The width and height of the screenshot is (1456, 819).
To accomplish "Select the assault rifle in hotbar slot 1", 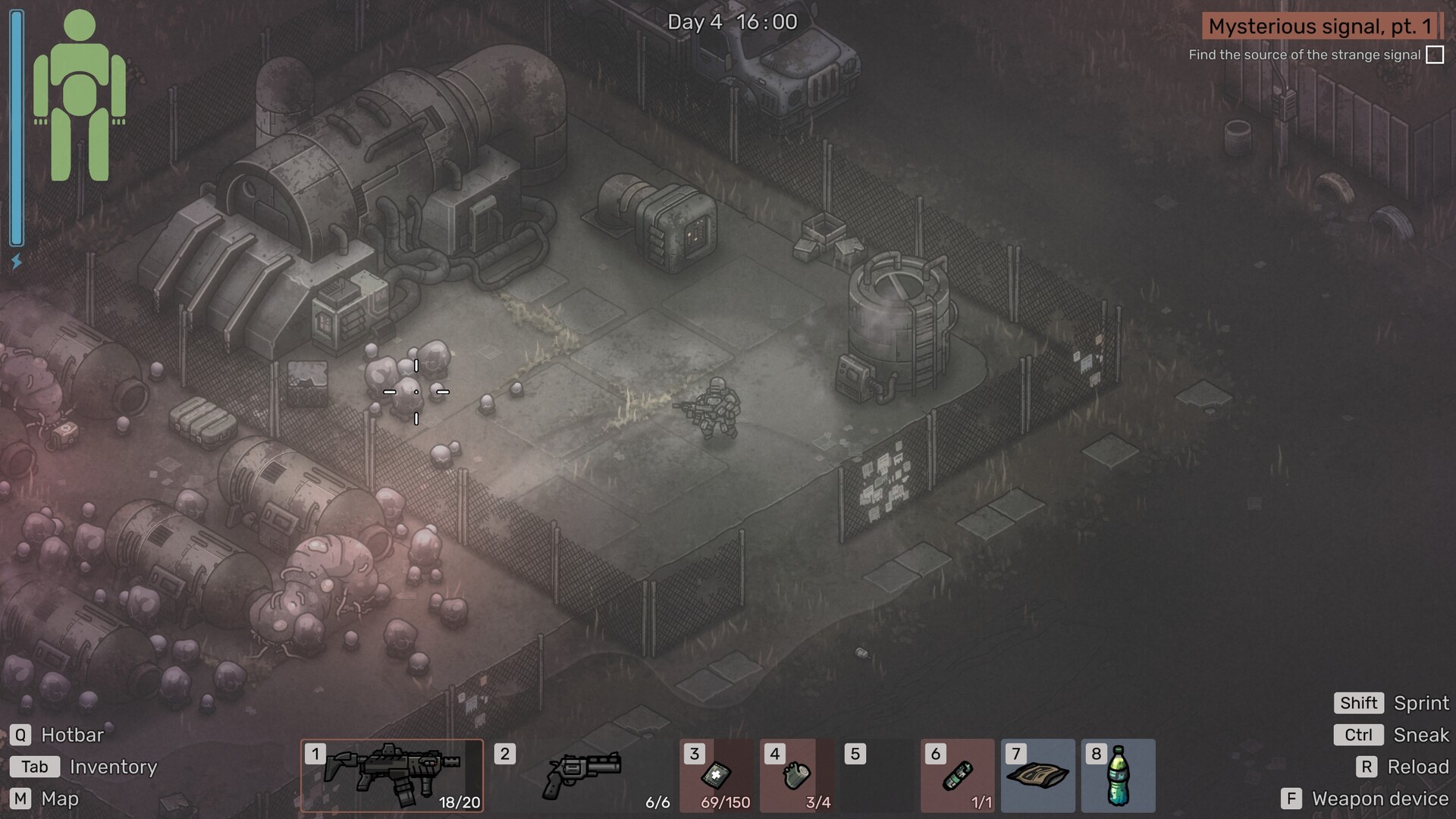I will point(392,775).
